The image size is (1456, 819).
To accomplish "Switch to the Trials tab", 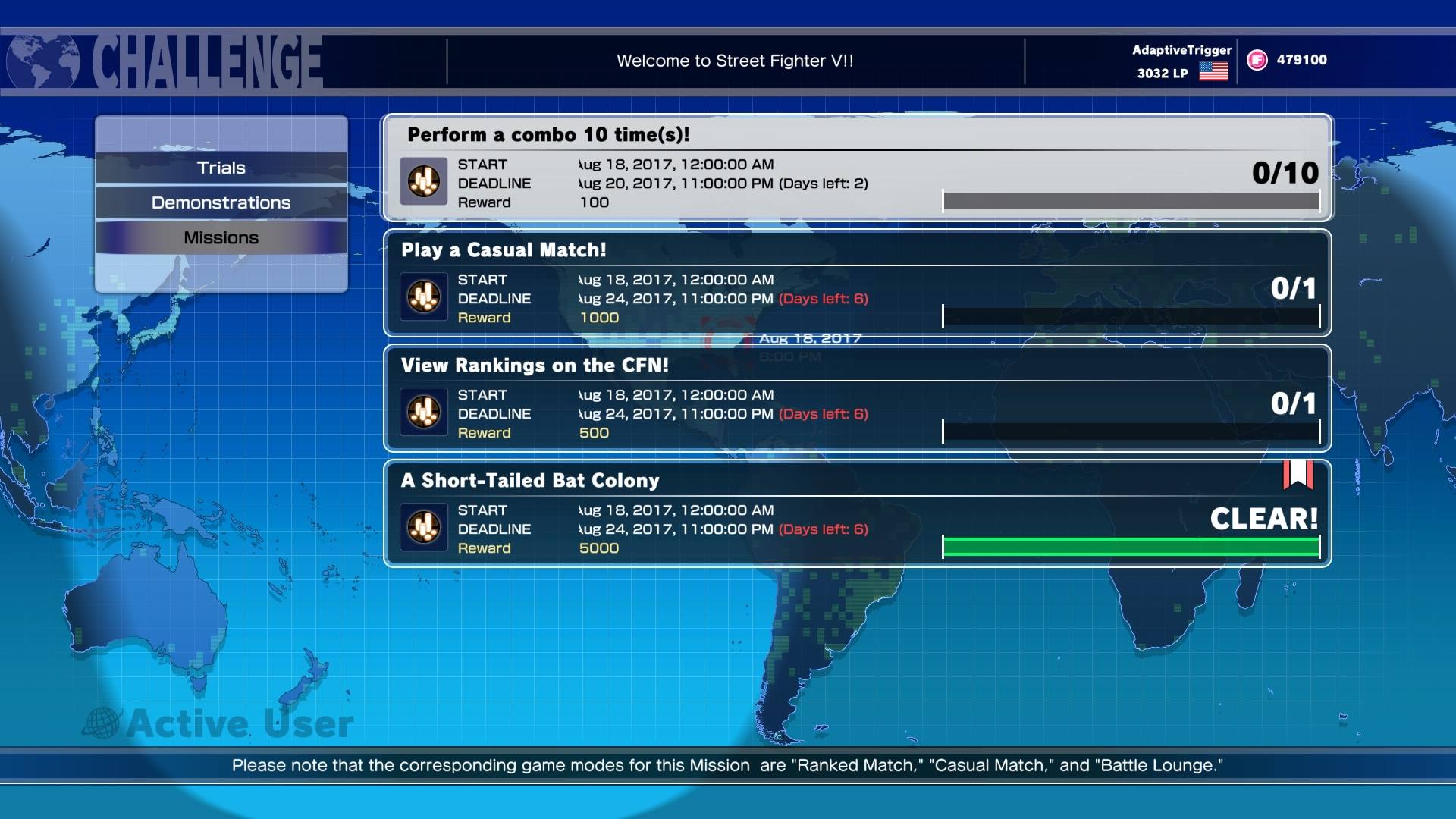I will (x=221, y=168).
